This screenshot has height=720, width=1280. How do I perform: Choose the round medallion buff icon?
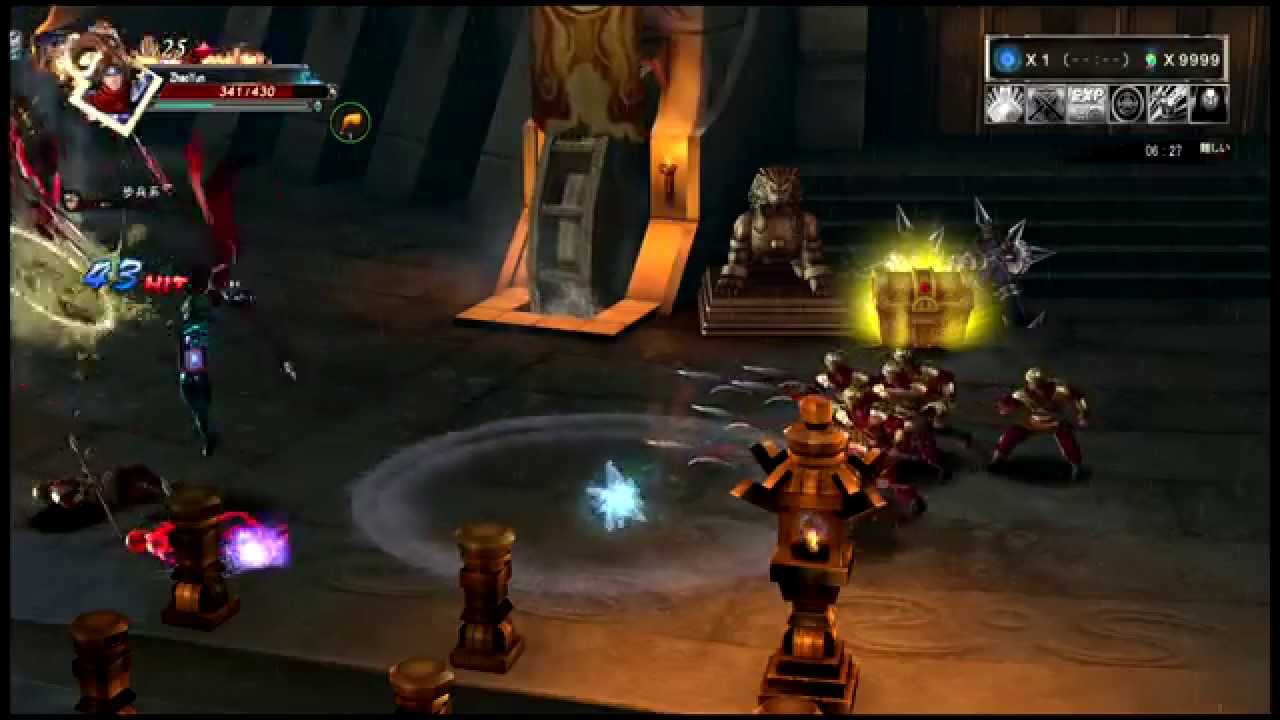(x=1127, y=104)
